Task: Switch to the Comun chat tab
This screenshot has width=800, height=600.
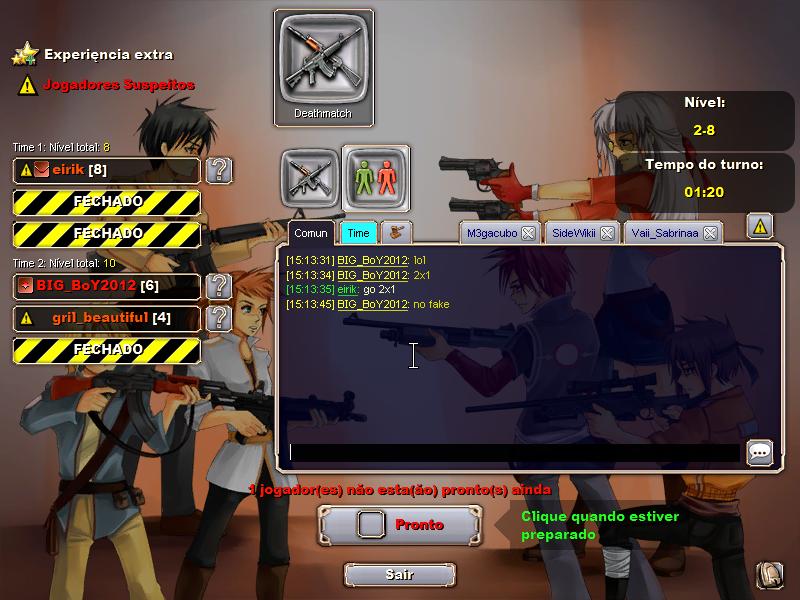Action: pos(310,233)
